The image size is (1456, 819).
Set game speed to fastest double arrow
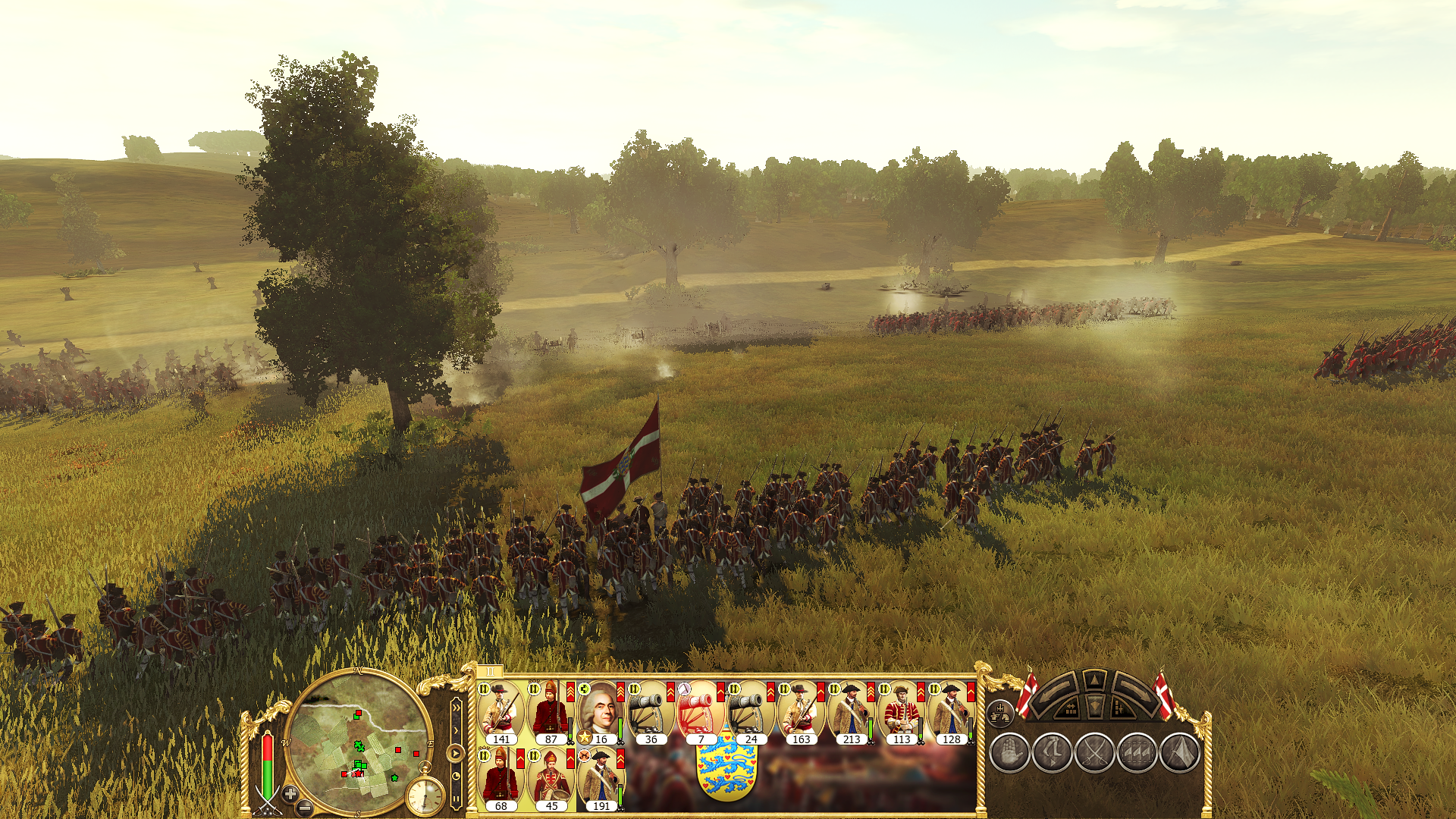(456, 707)
